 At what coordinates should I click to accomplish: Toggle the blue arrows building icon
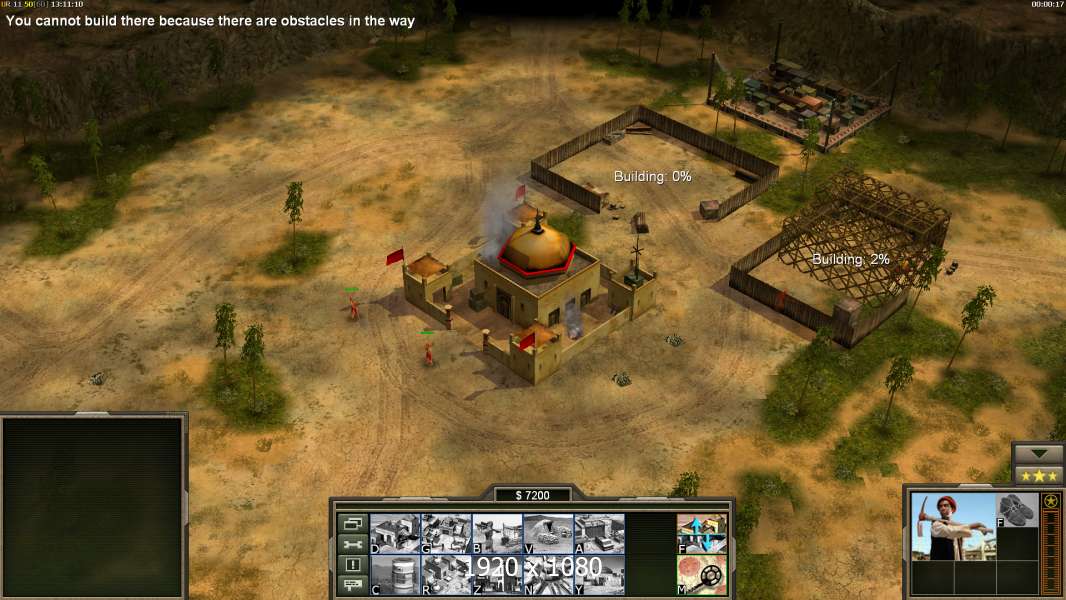(701, 533)
